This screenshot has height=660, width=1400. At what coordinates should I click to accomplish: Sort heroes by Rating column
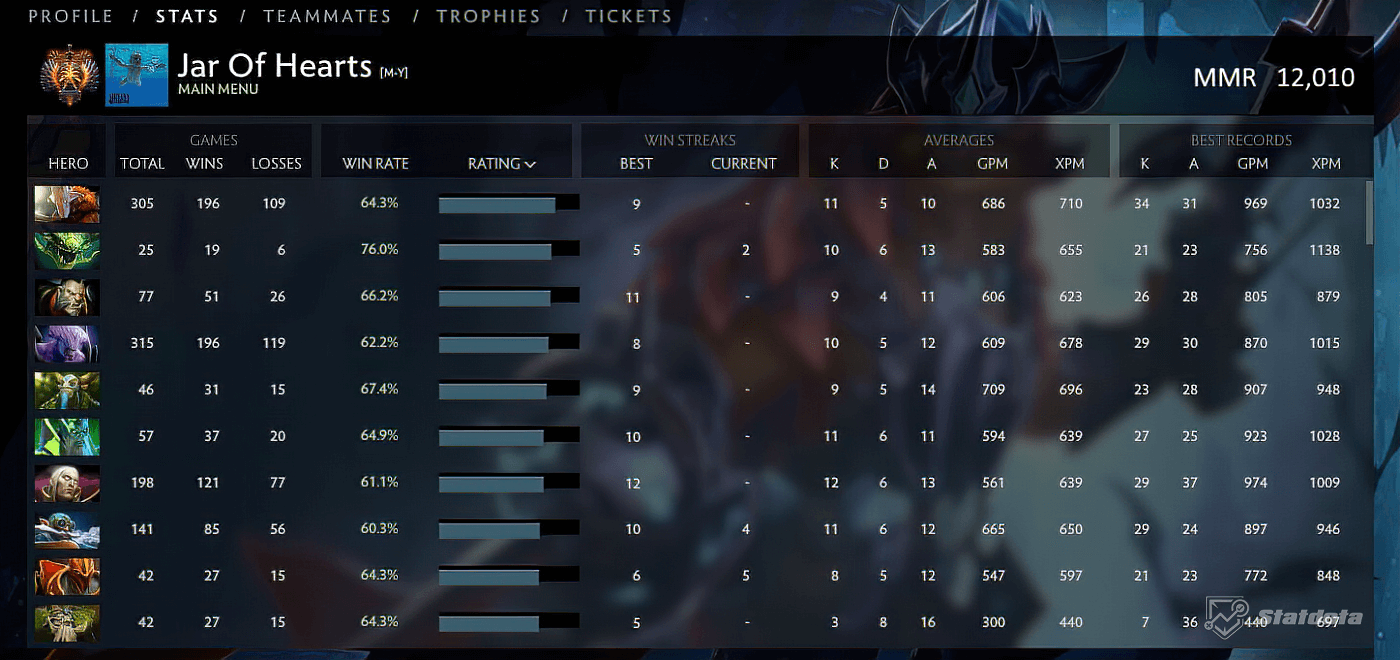click(502, 163)
